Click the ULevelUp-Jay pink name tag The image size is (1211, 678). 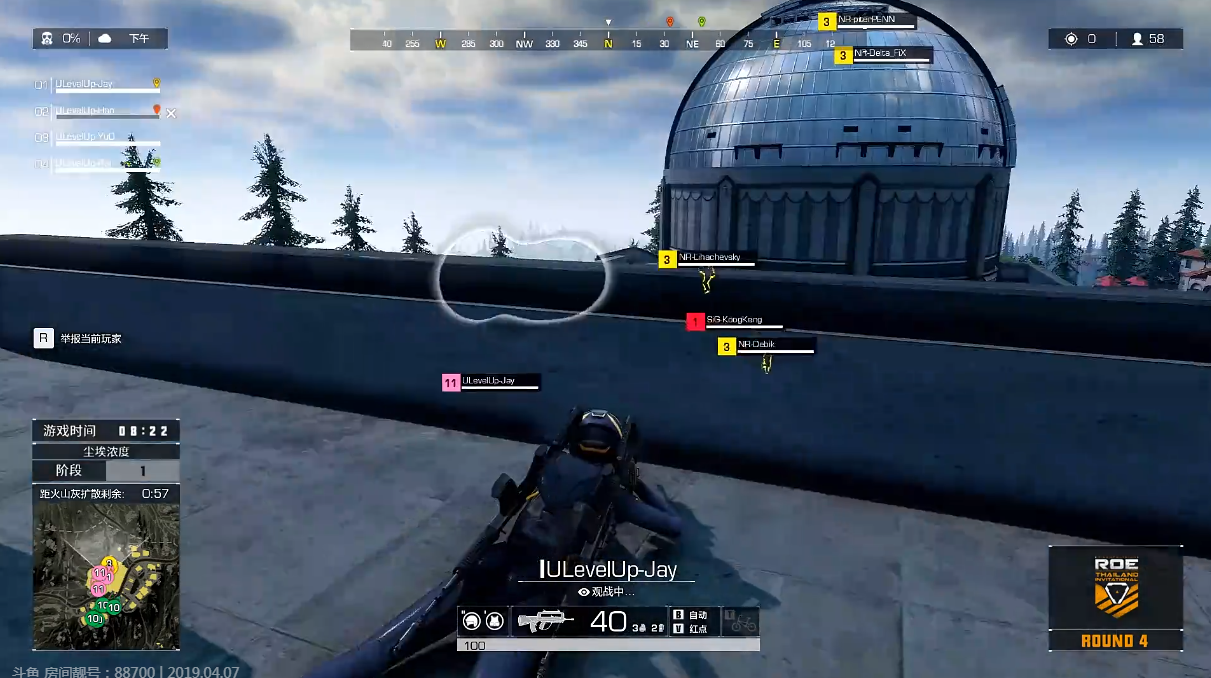490,381
